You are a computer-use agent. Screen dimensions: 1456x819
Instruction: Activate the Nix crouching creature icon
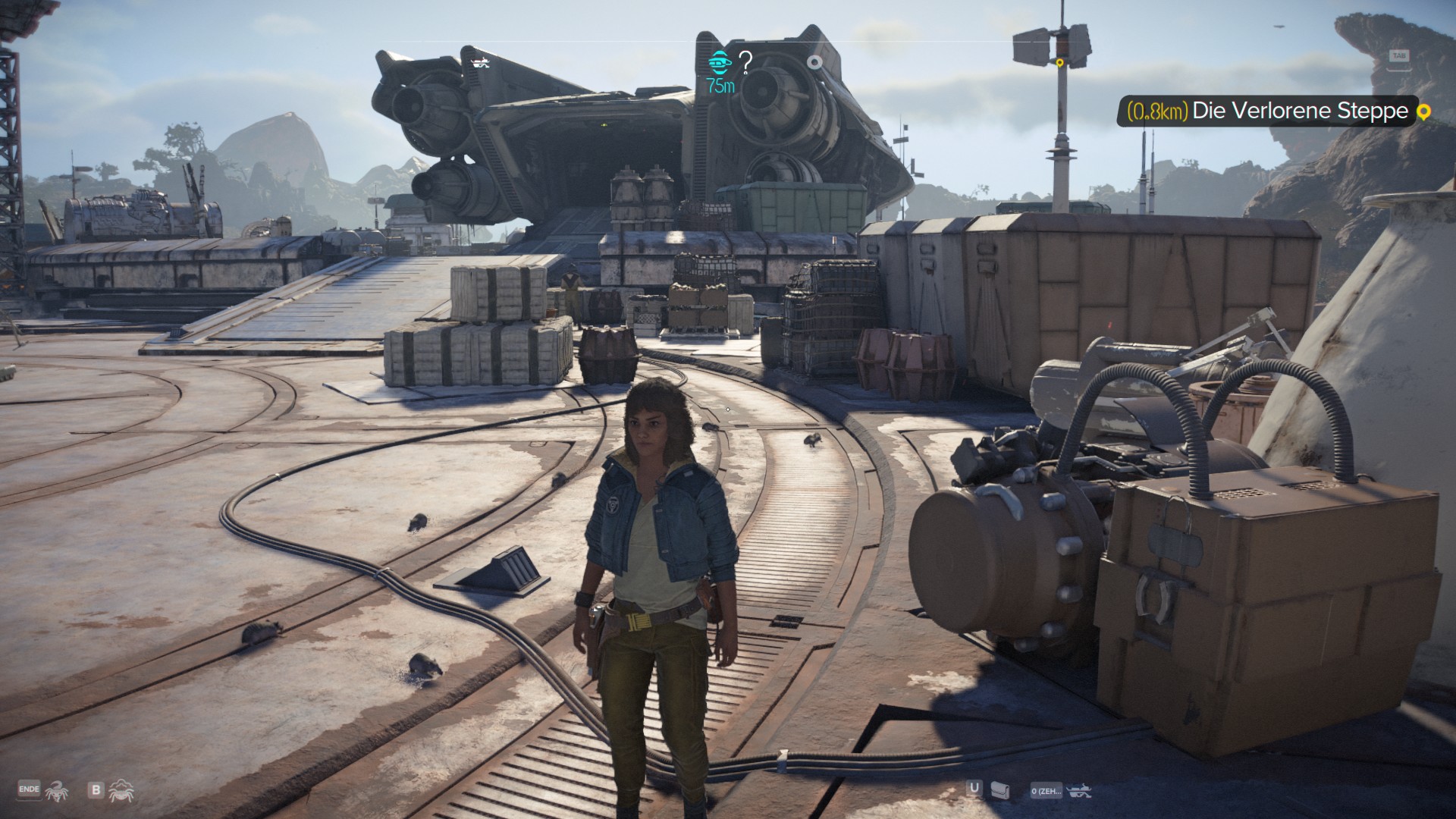121,791
